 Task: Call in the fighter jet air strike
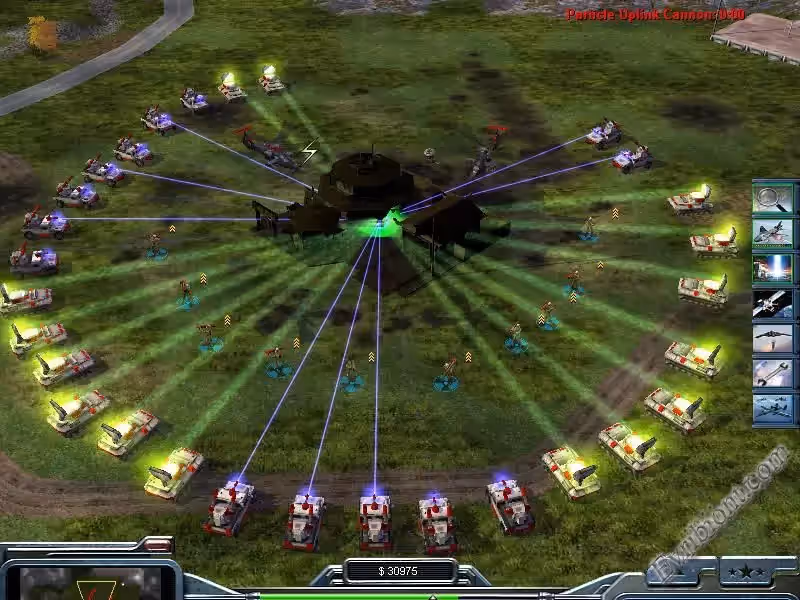(773, 233)
